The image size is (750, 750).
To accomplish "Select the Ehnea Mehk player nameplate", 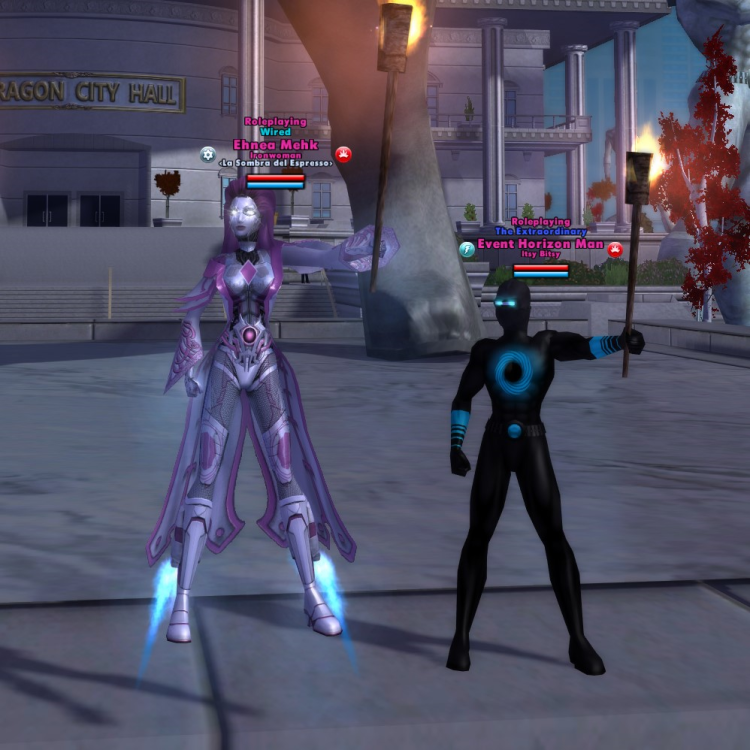I will (275, 144).
